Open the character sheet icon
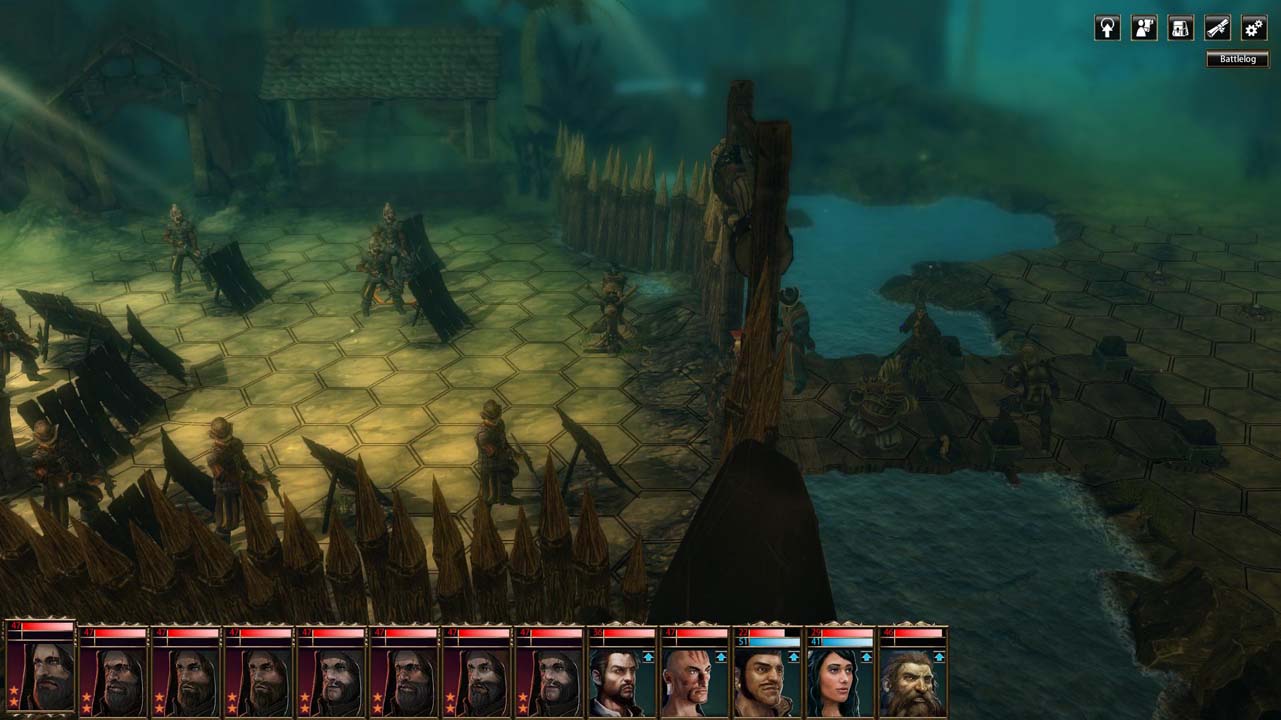Image resolution: width=1281 pixels, height=720 pixels. click(x=1144, y=28)
